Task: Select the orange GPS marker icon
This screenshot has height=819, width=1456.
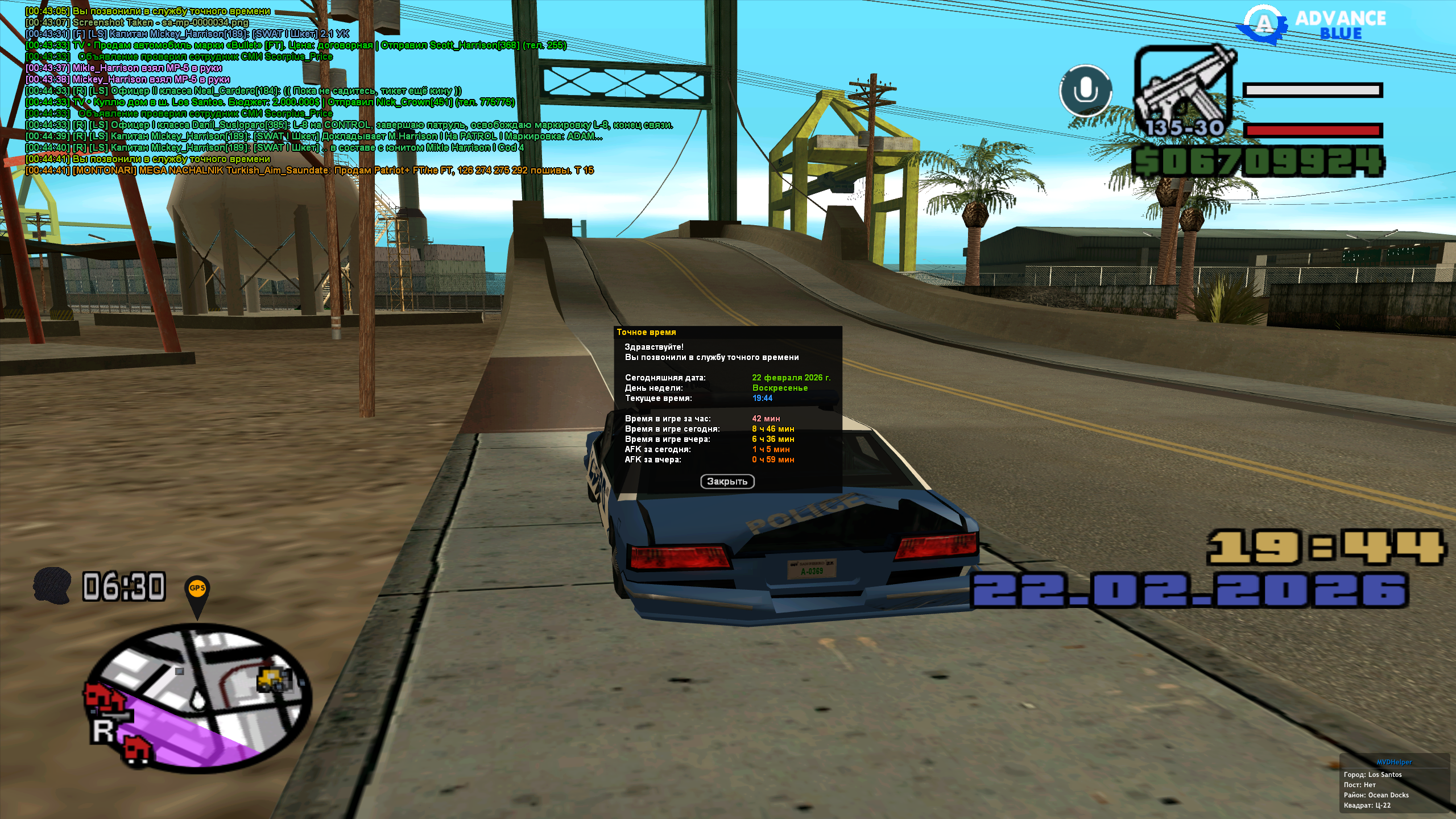Action: pyautogui.click(x=197, y=589)
